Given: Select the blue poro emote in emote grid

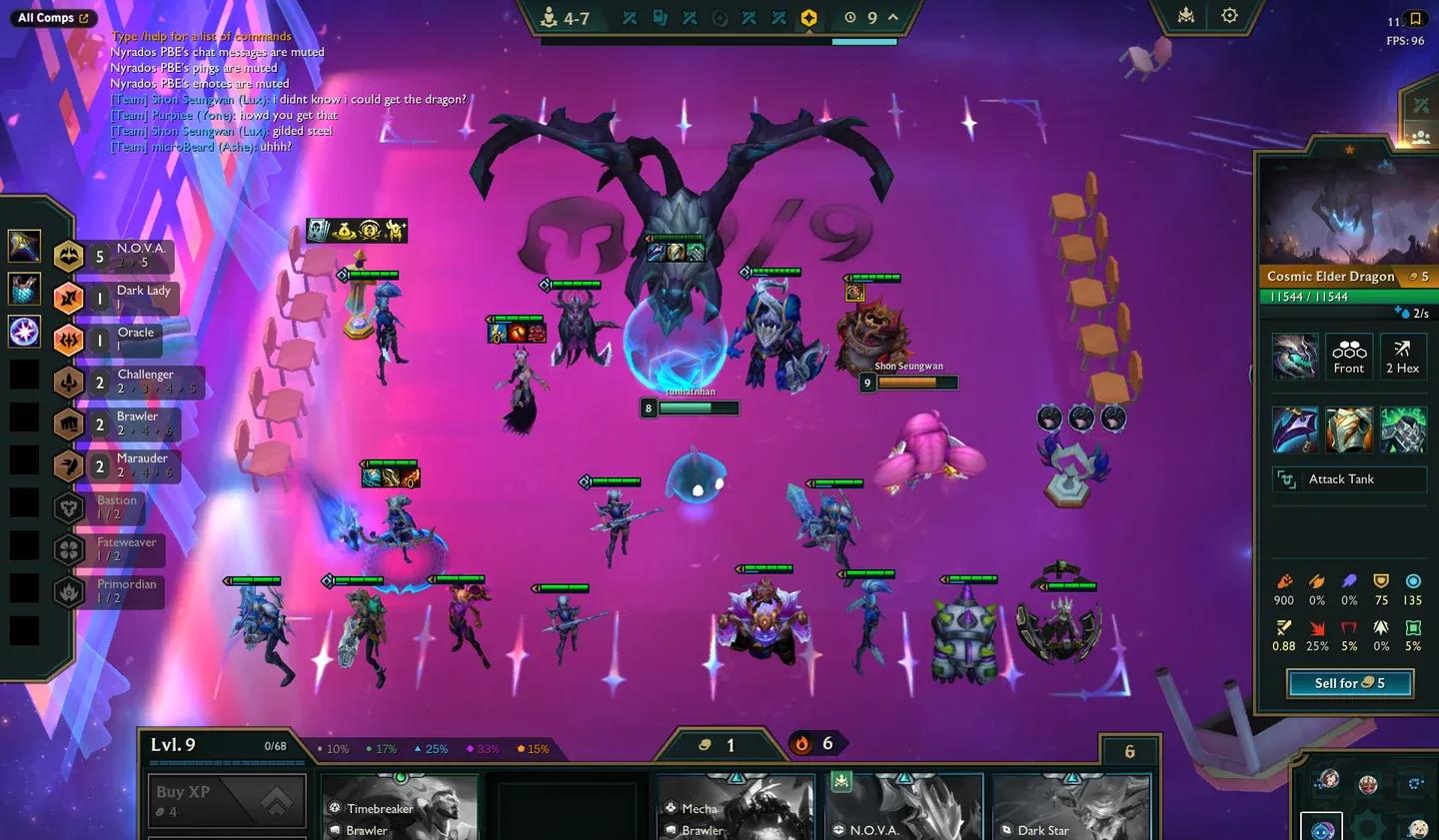Looking at the screenshot, I should (1323, 829).
